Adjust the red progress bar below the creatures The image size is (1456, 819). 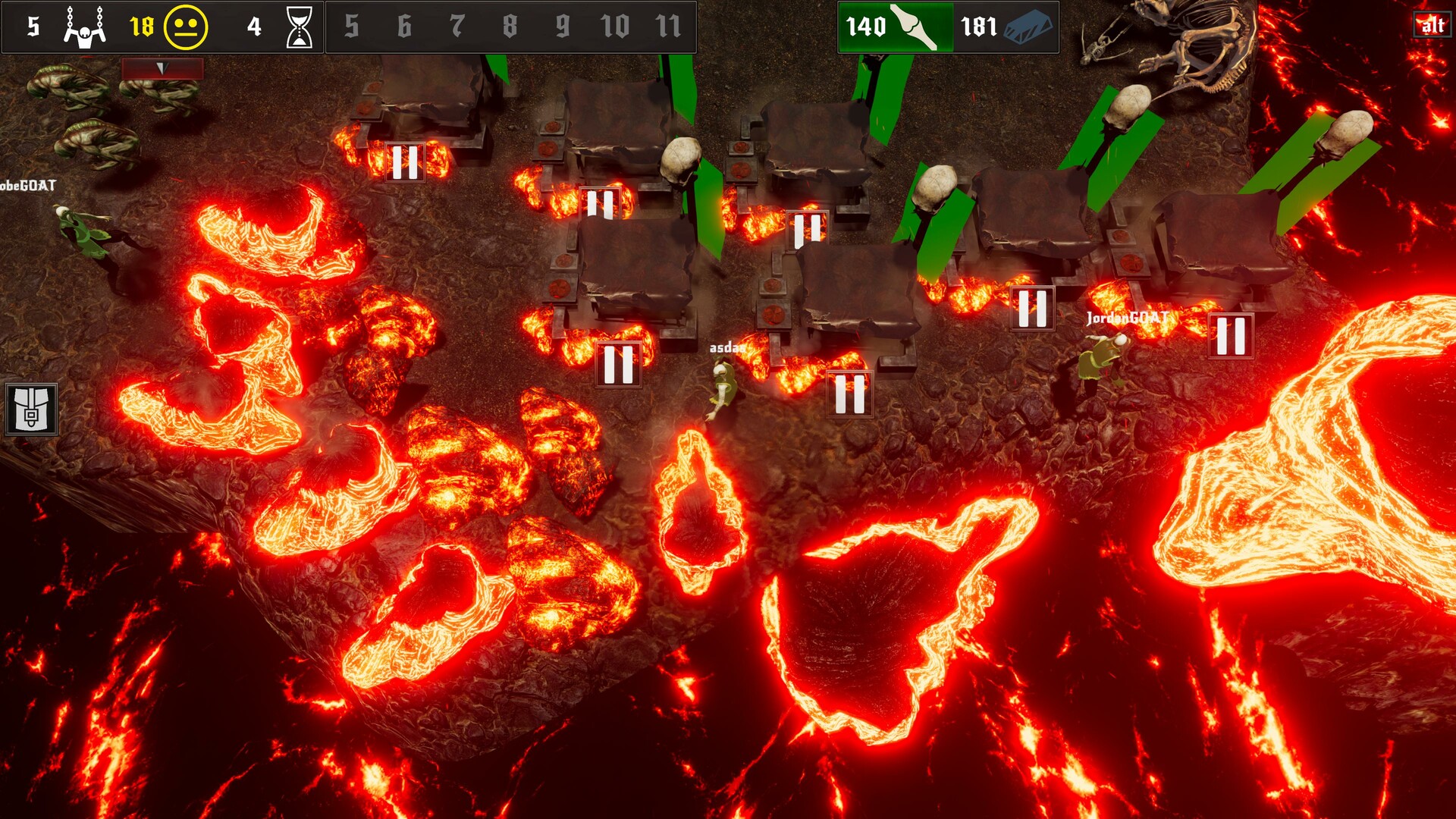pyautogui.click(x=161, y=67)
